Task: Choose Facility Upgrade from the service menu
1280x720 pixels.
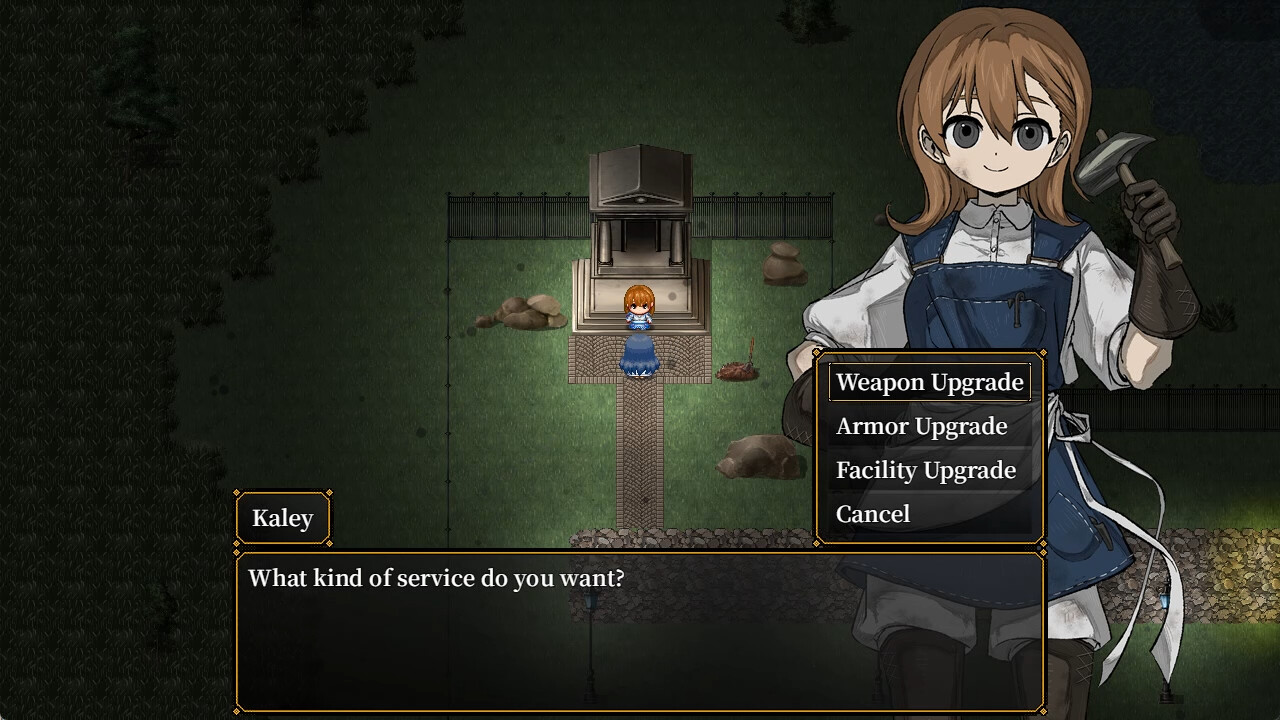Action: click(x=927, y=470)
